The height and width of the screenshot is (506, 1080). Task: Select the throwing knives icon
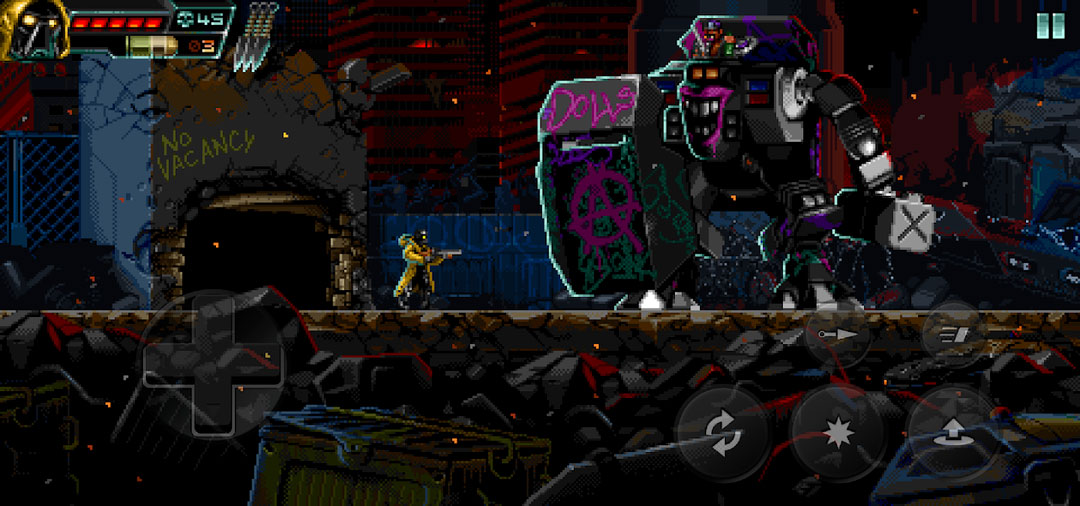click(x=259, y=37)
